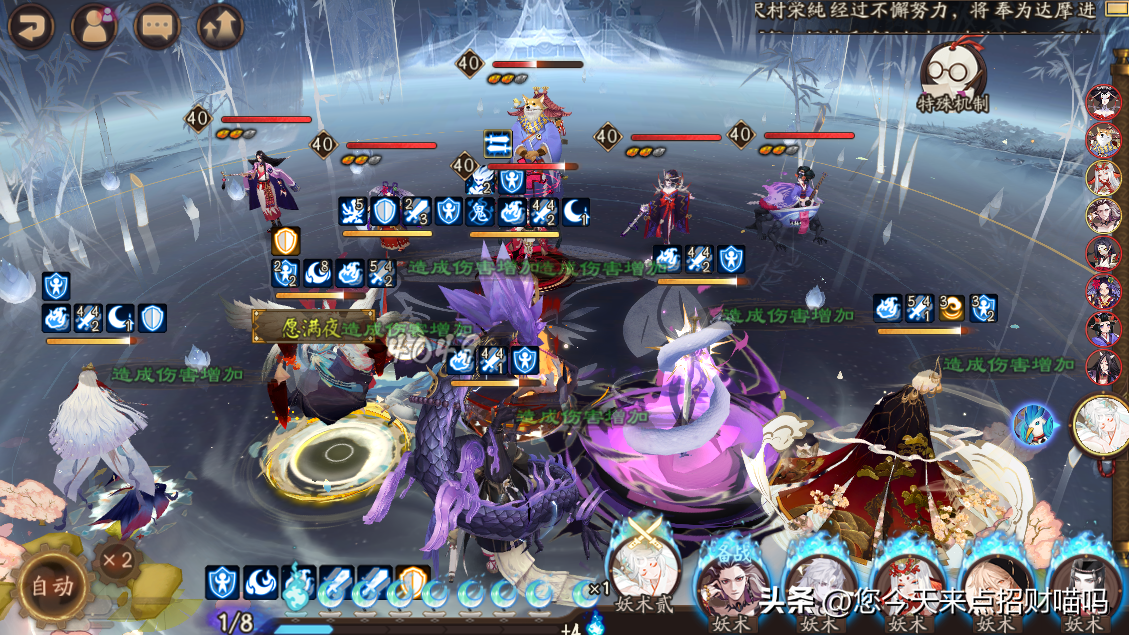
Task: Click the yellow button beside the announcement
Action: 1117,9
